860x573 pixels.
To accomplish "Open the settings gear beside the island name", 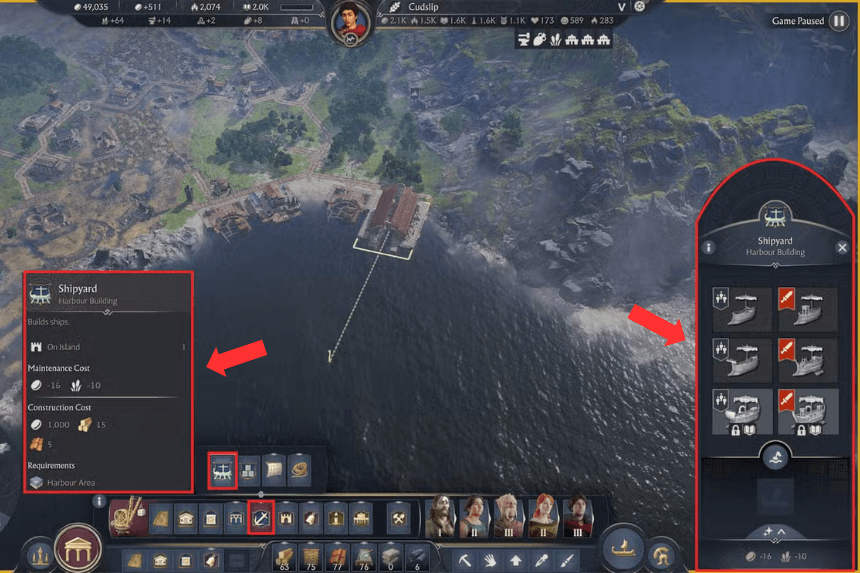I will pos(640,6).
